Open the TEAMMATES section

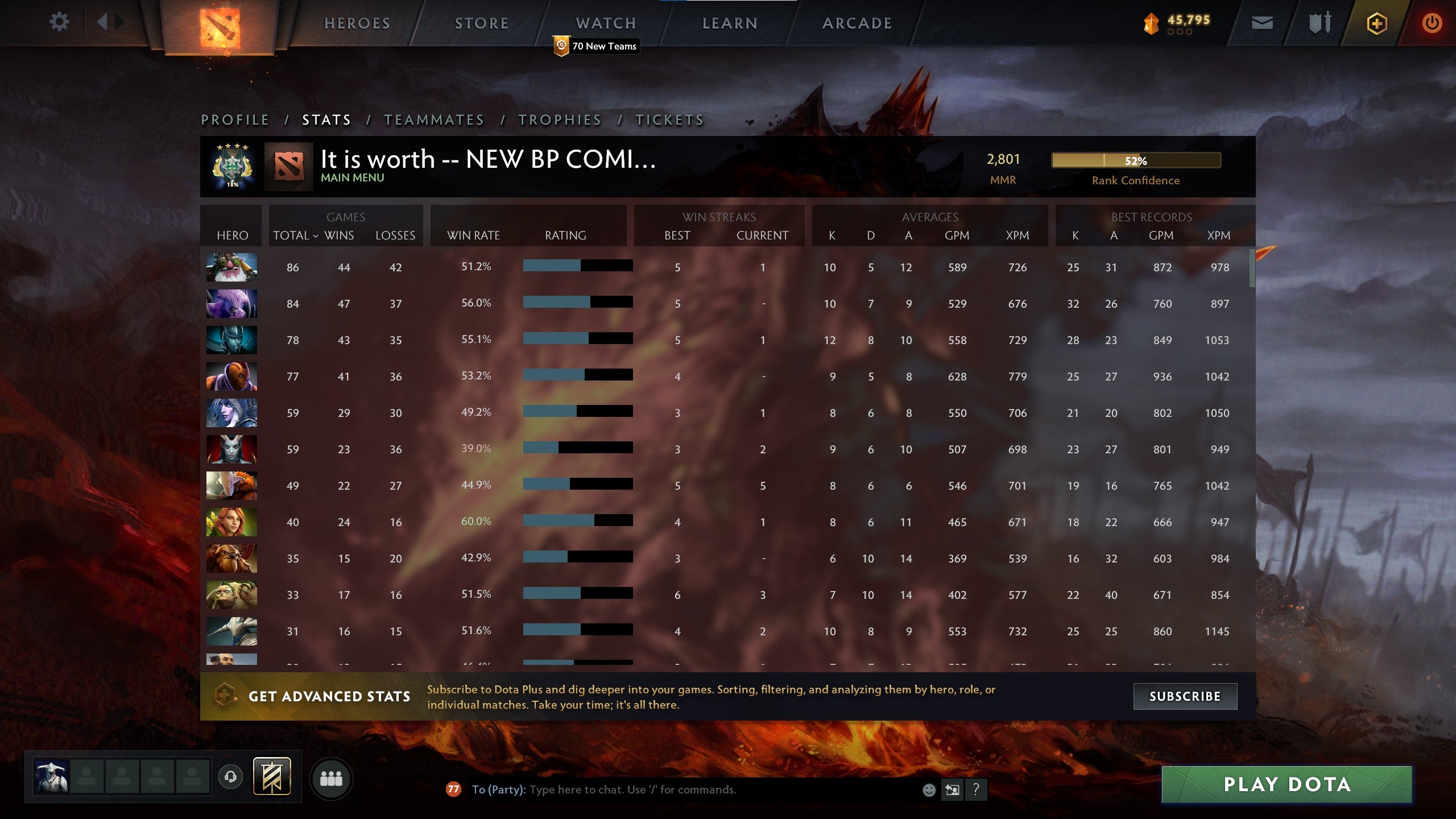pos(434,120)
